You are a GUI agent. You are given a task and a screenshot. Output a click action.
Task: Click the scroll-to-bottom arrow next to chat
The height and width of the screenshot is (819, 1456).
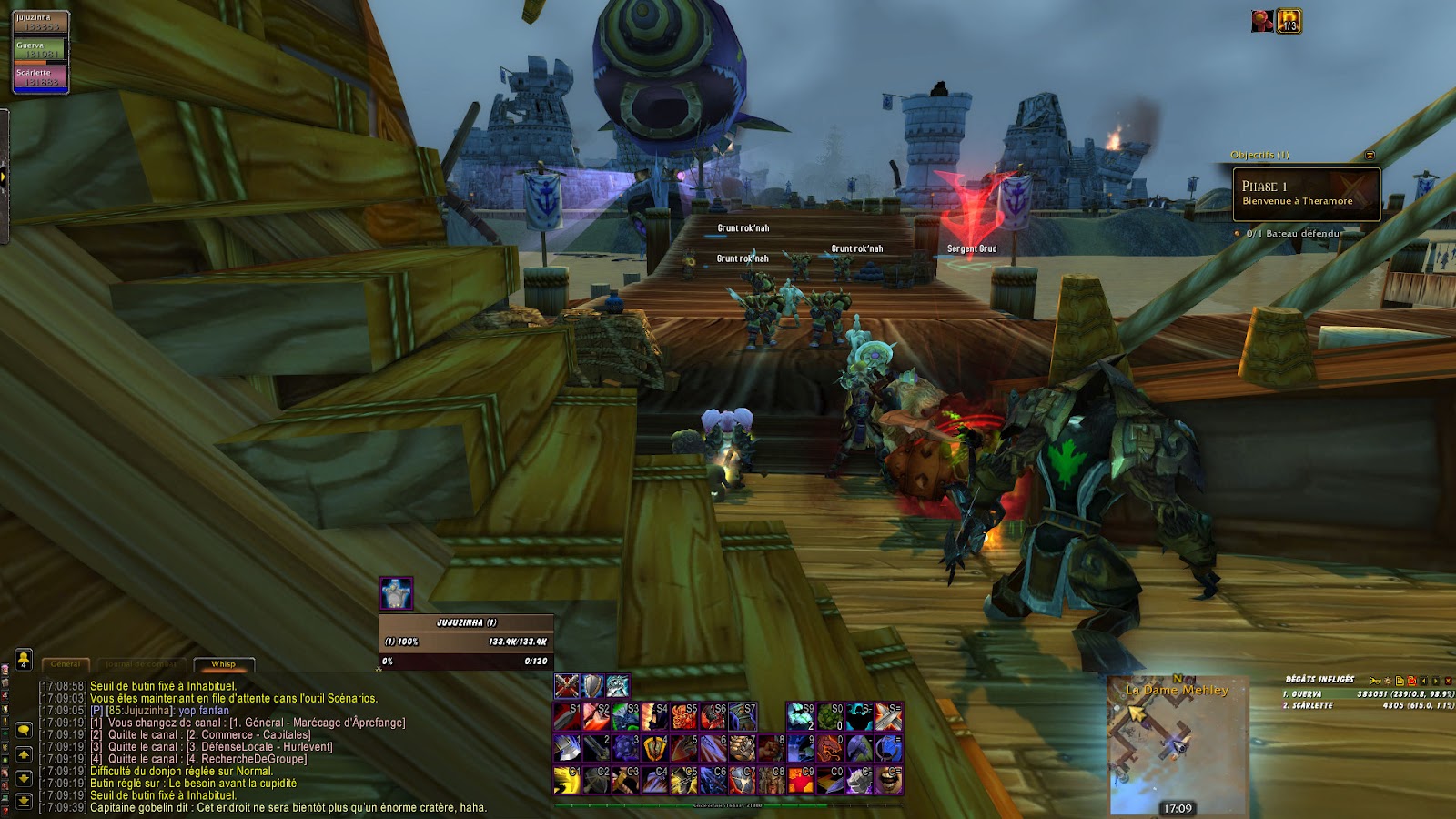23,800
